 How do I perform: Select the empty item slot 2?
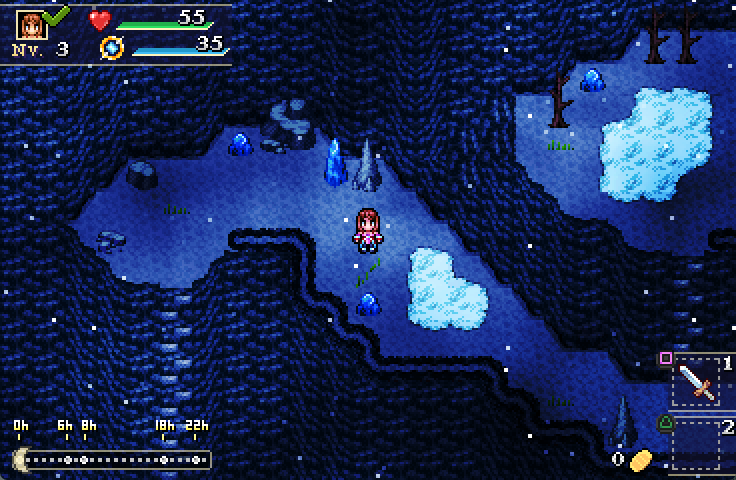tap(696, 444)
